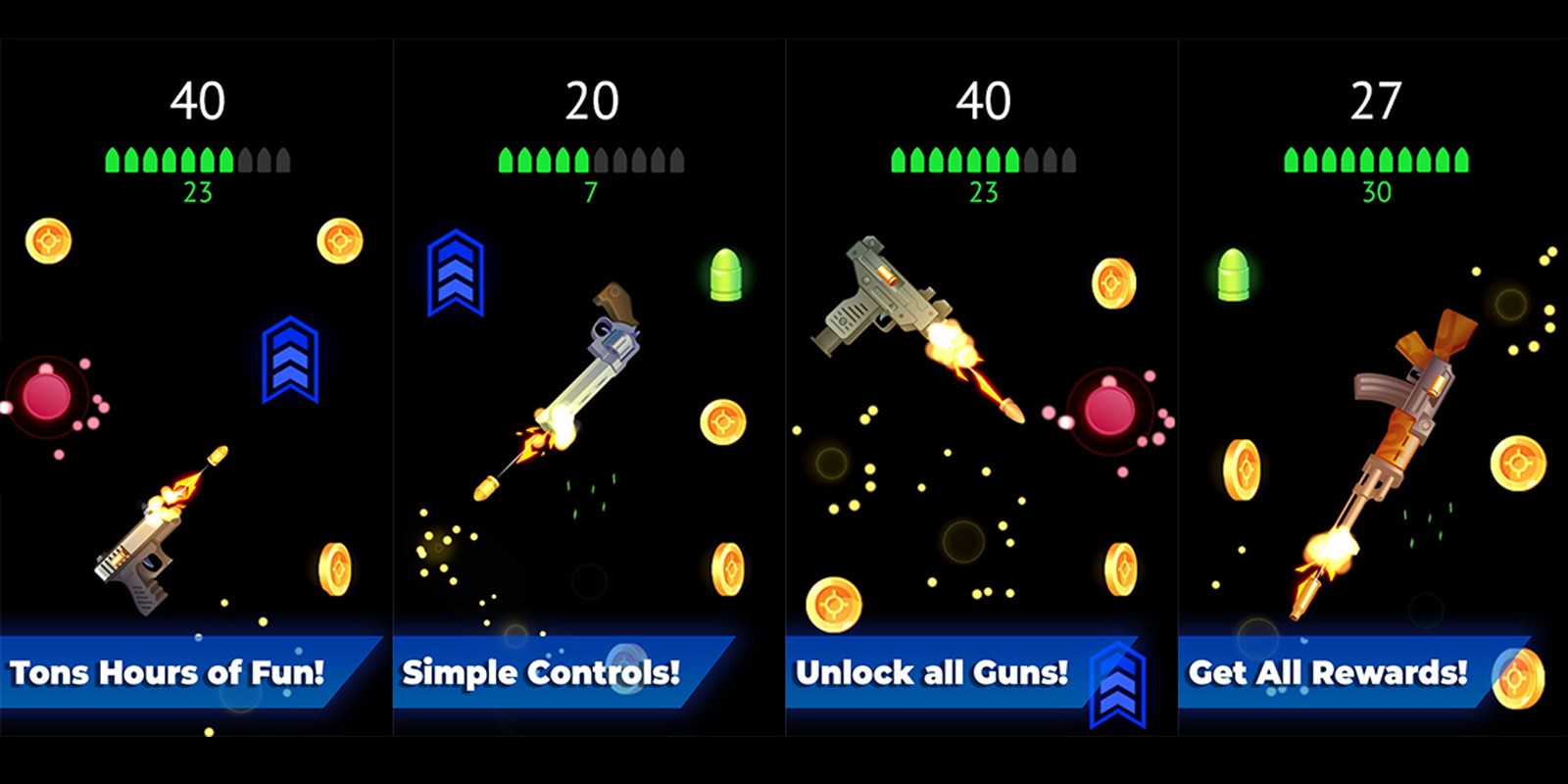Select the blue chevron booster in second panel

tap(454, 274)
